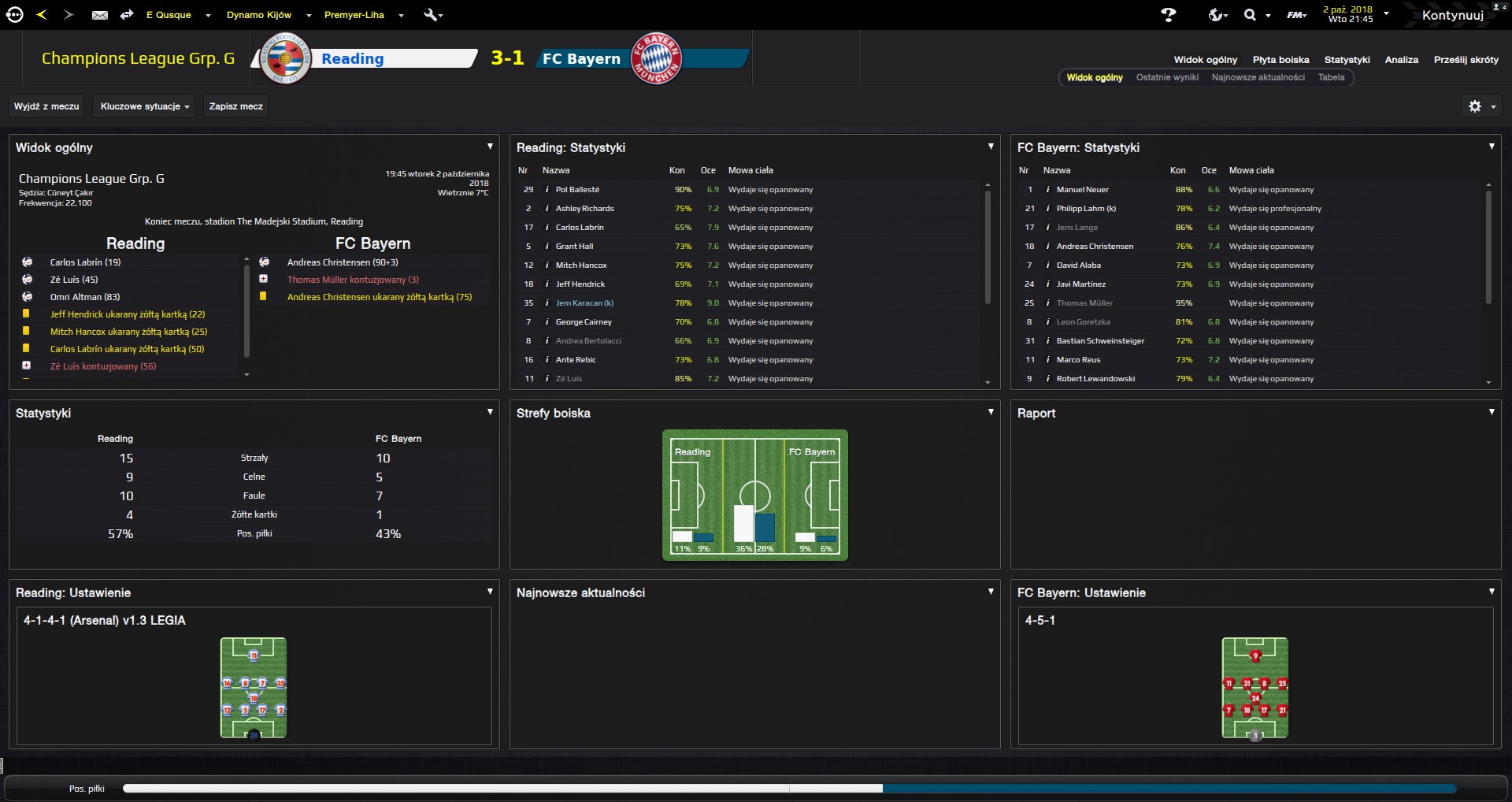Click the Kontynuuj continue button
Viewport: 1512px width, 802px height.
1452,15
